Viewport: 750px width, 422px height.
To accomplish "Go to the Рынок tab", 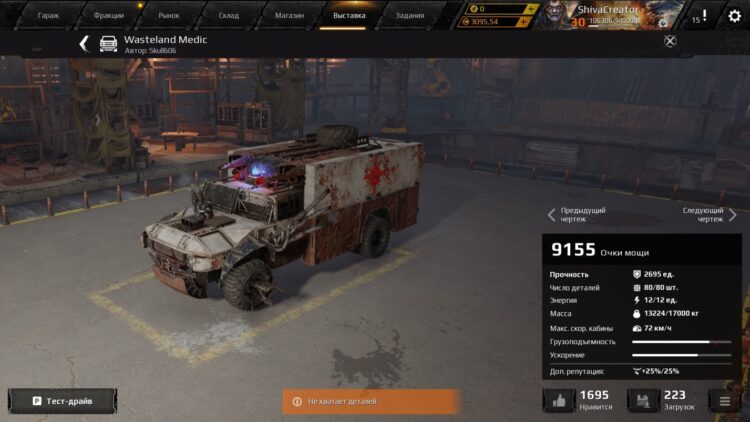I will coord(169,15).
